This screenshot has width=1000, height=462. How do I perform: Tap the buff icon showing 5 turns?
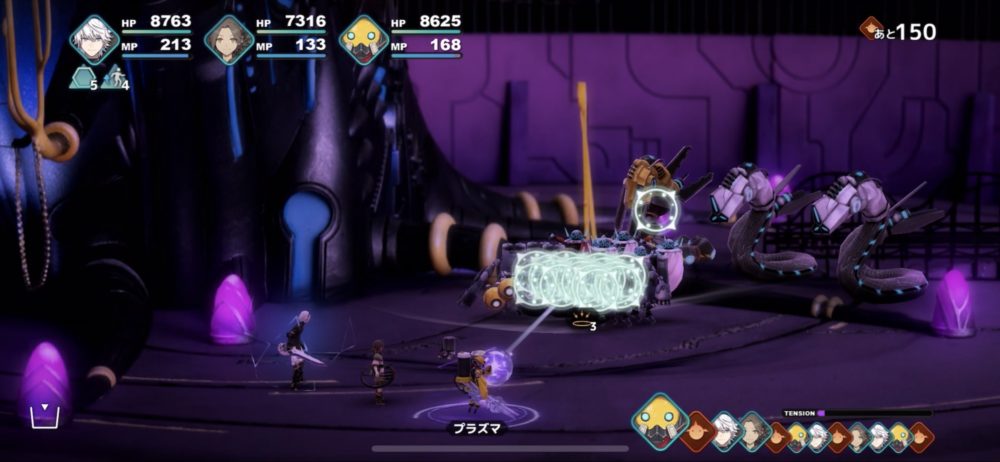point(83,78)
